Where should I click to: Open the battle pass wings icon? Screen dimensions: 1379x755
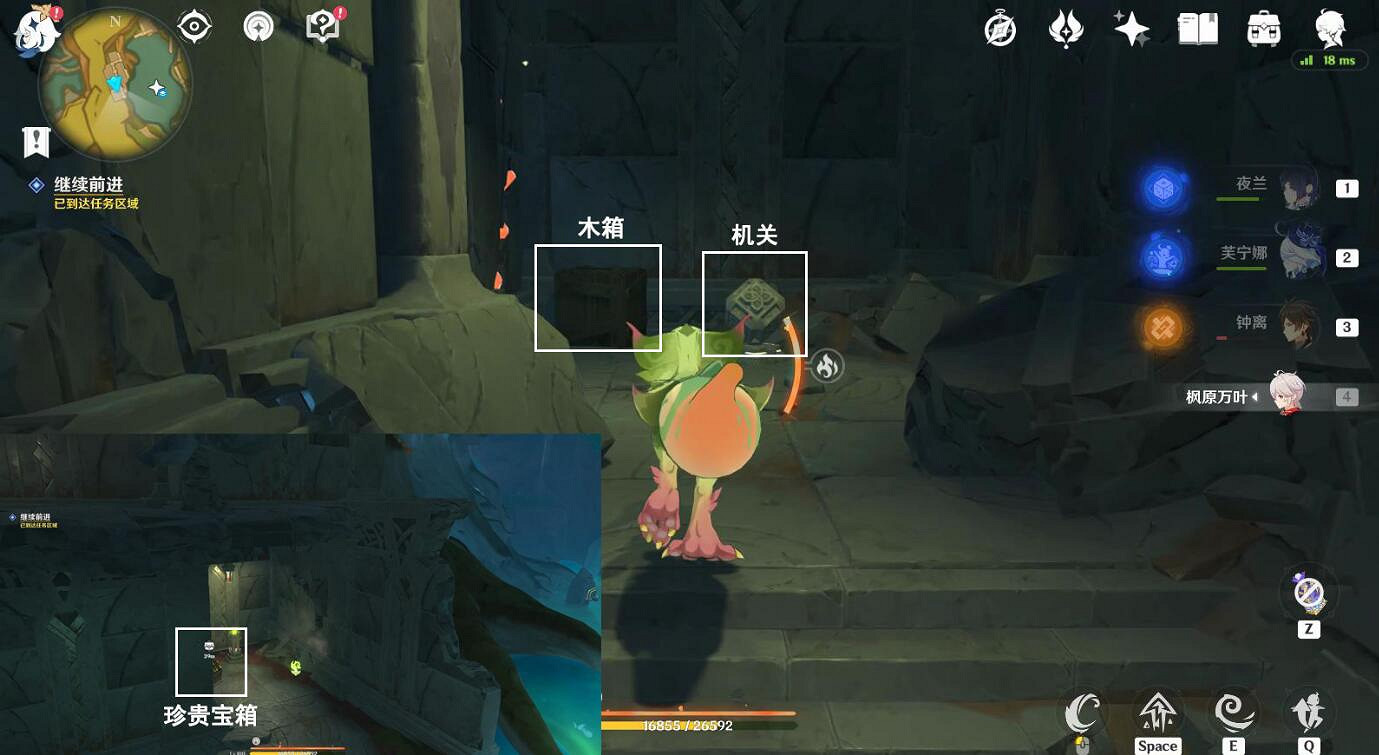click(1065, 28)
